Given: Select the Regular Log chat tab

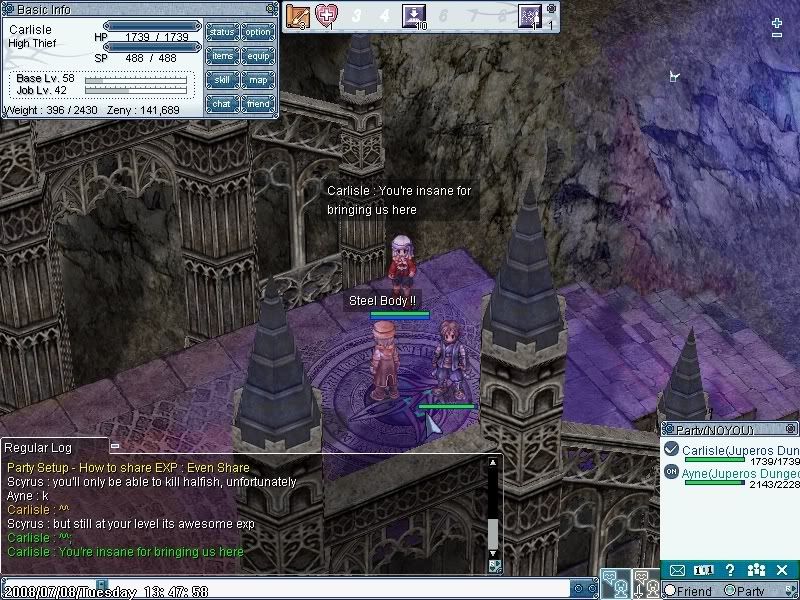Looking at the screenshot, I should click(54, 446).
